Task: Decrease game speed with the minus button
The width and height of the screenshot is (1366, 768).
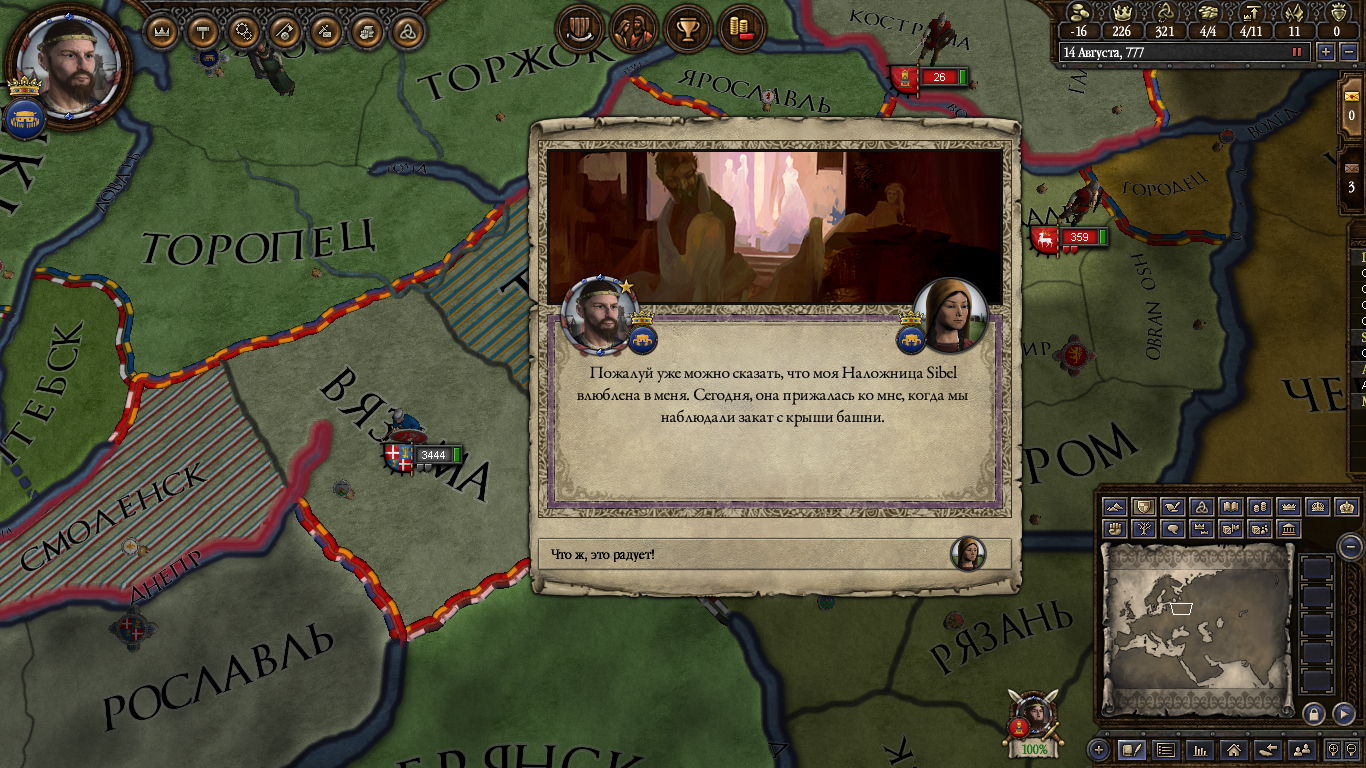Action: [1347, 52]
